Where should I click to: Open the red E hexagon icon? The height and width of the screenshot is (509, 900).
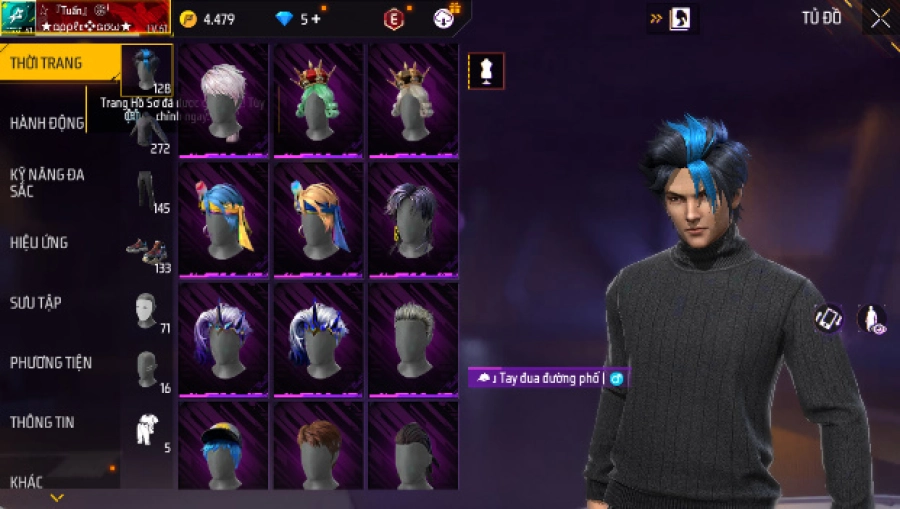(395, 19)
